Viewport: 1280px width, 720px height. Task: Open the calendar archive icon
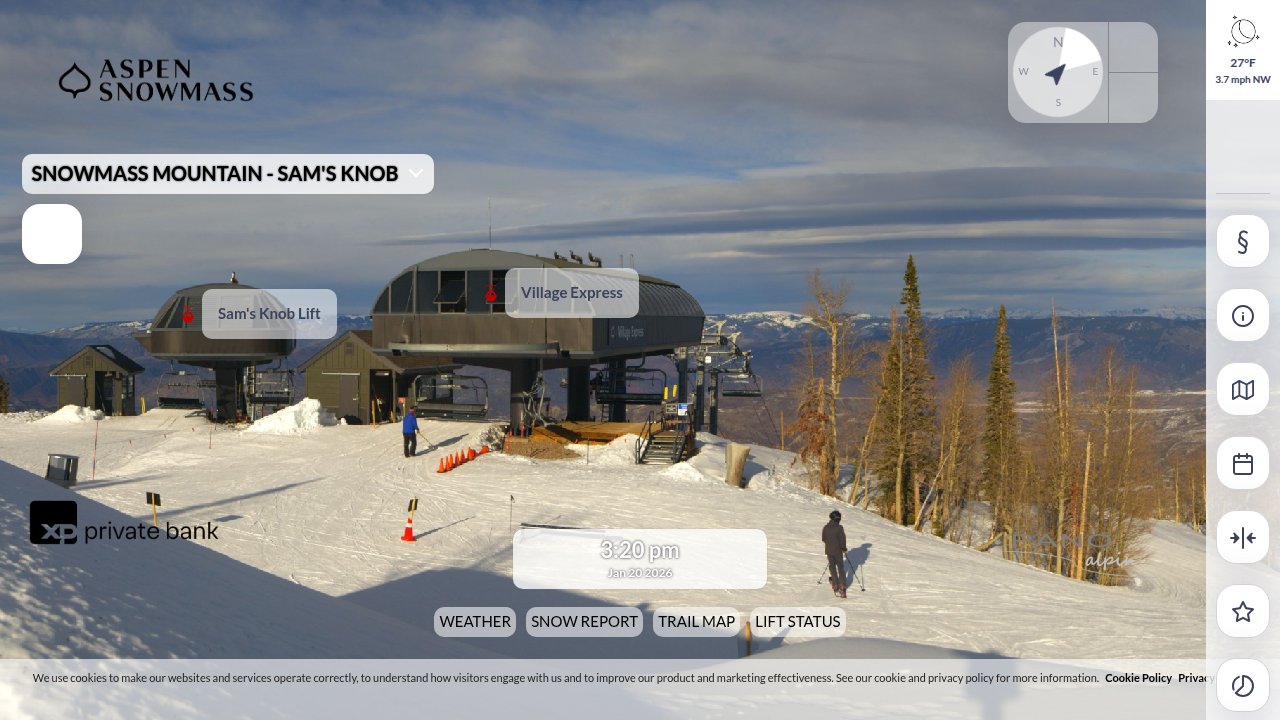(x=1243, y=464)
